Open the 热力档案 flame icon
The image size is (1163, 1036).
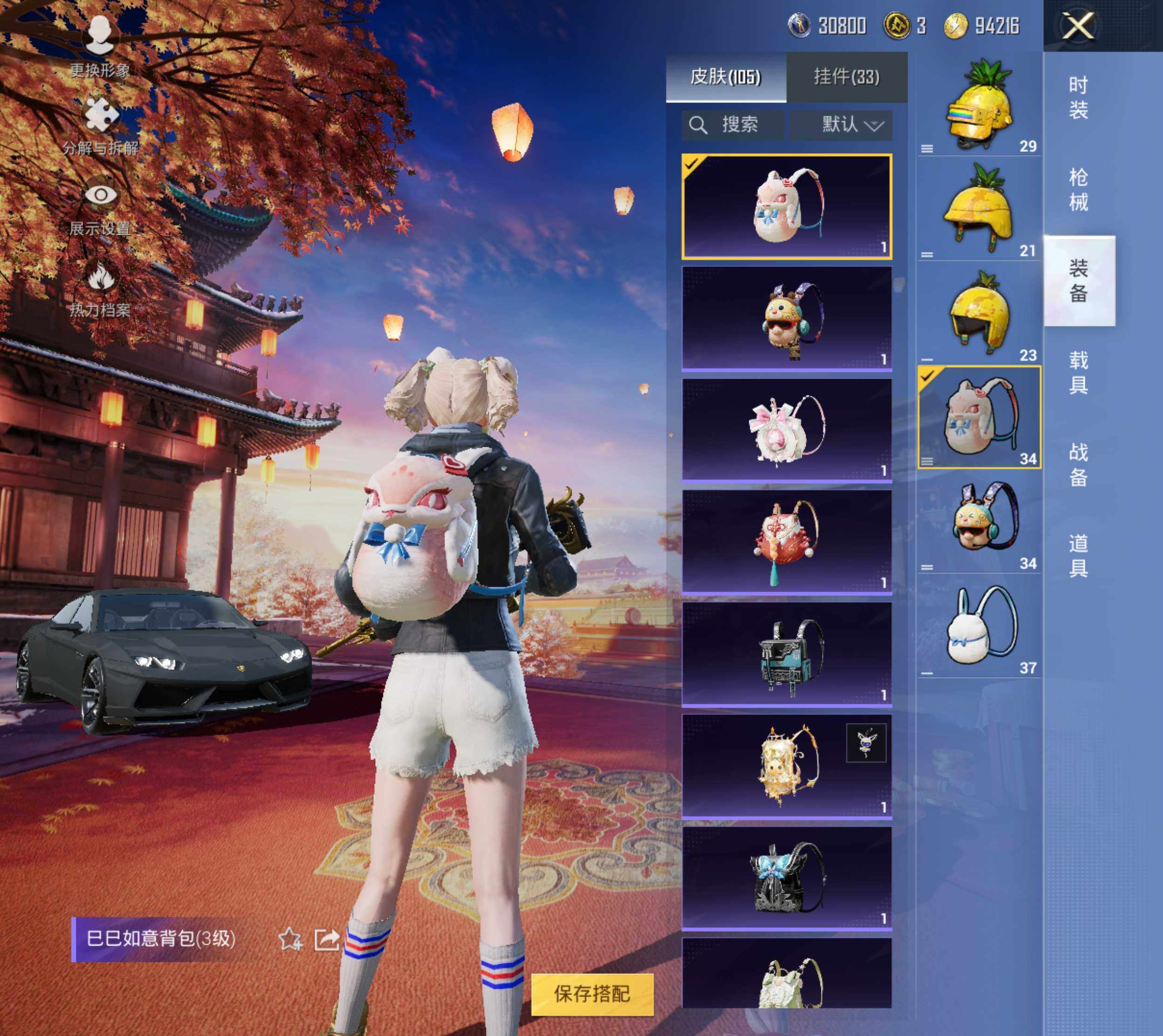(101, 287)
